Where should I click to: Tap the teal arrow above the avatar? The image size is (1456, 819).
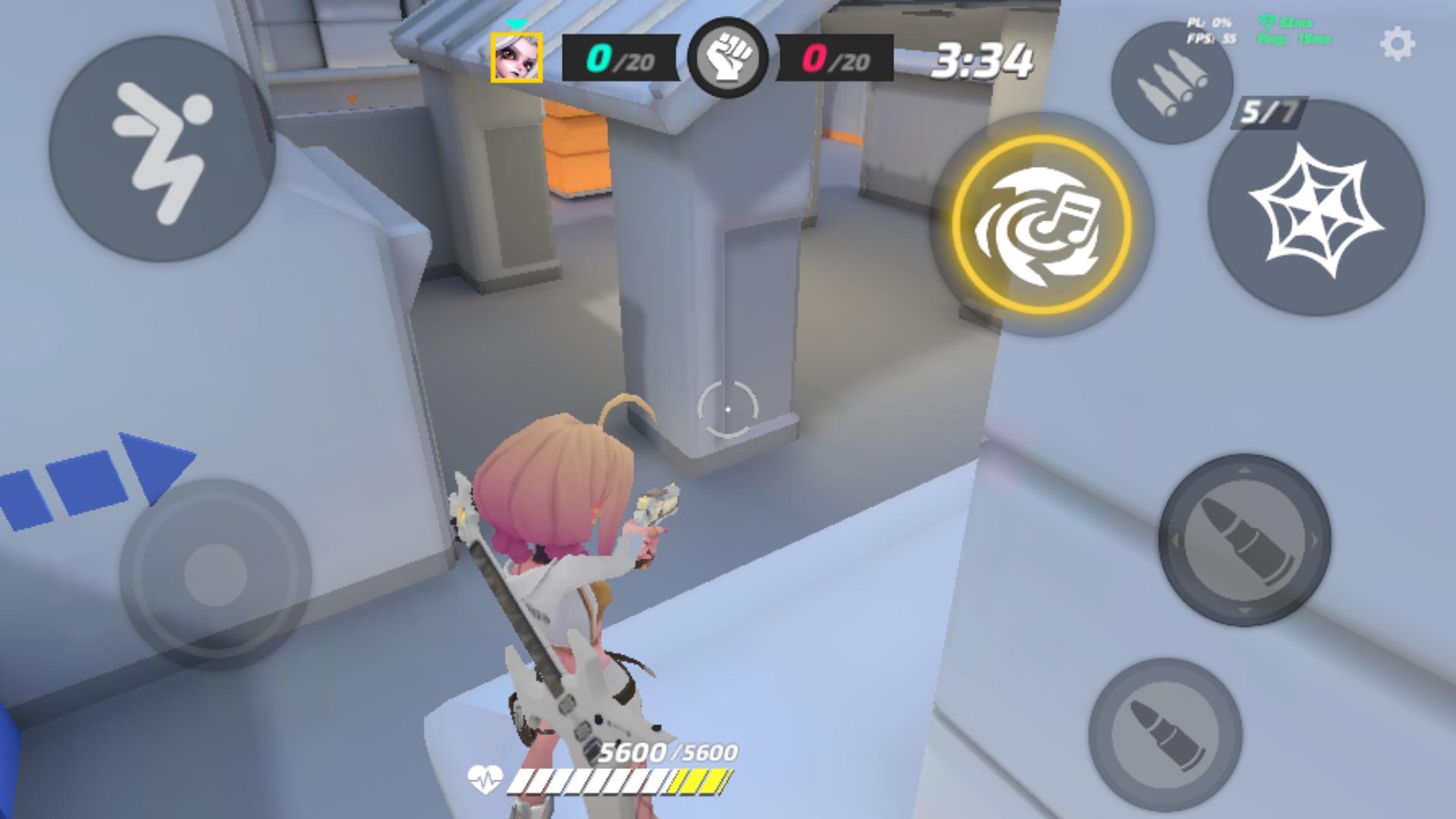518,23
